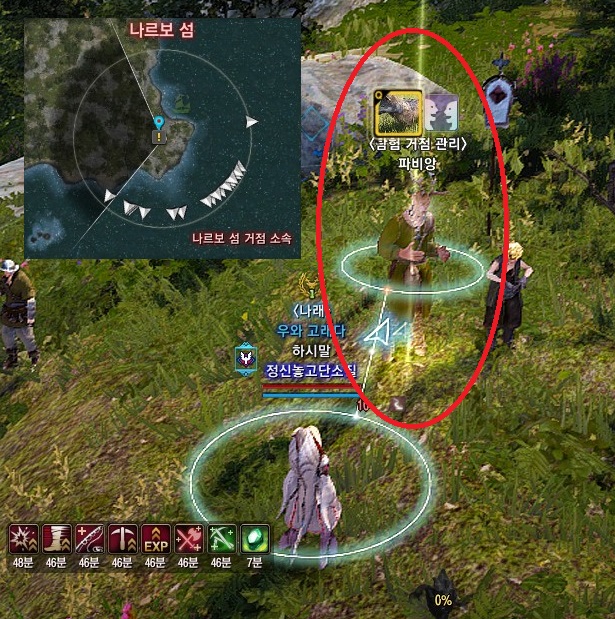Click the exclamation quest marker on the minimap
The height and width of the screenshot is (619, 615).
(158, 138)
